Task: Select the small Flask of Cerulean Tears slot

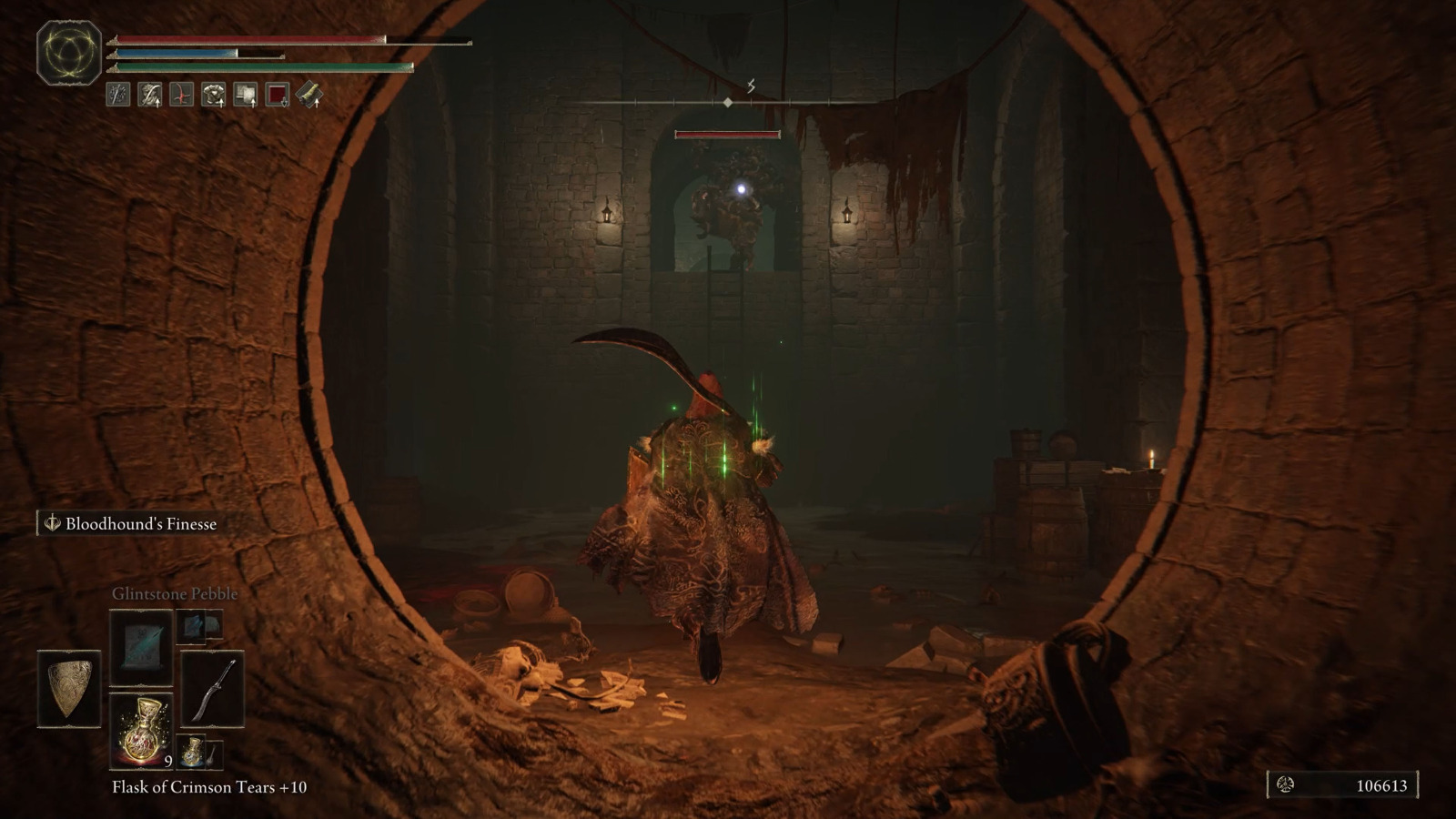Action: click(192, 752)
